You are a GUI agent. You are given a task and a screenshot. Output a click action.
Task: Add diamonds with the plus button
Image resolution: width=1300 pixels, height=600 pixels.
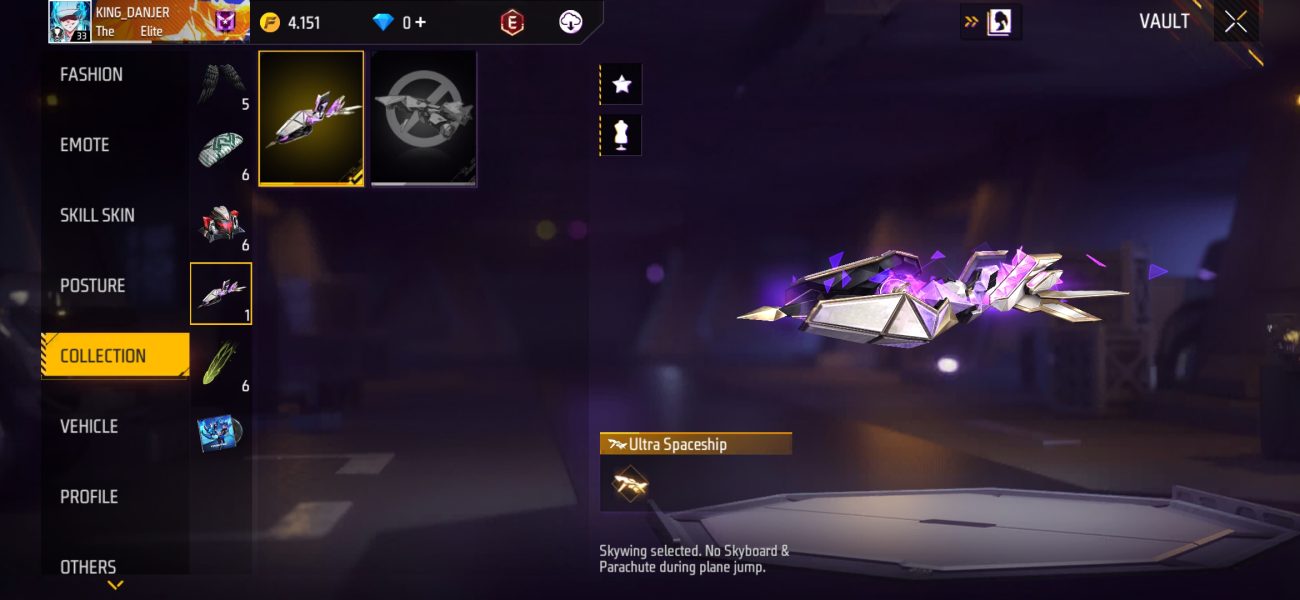(420, 22)
